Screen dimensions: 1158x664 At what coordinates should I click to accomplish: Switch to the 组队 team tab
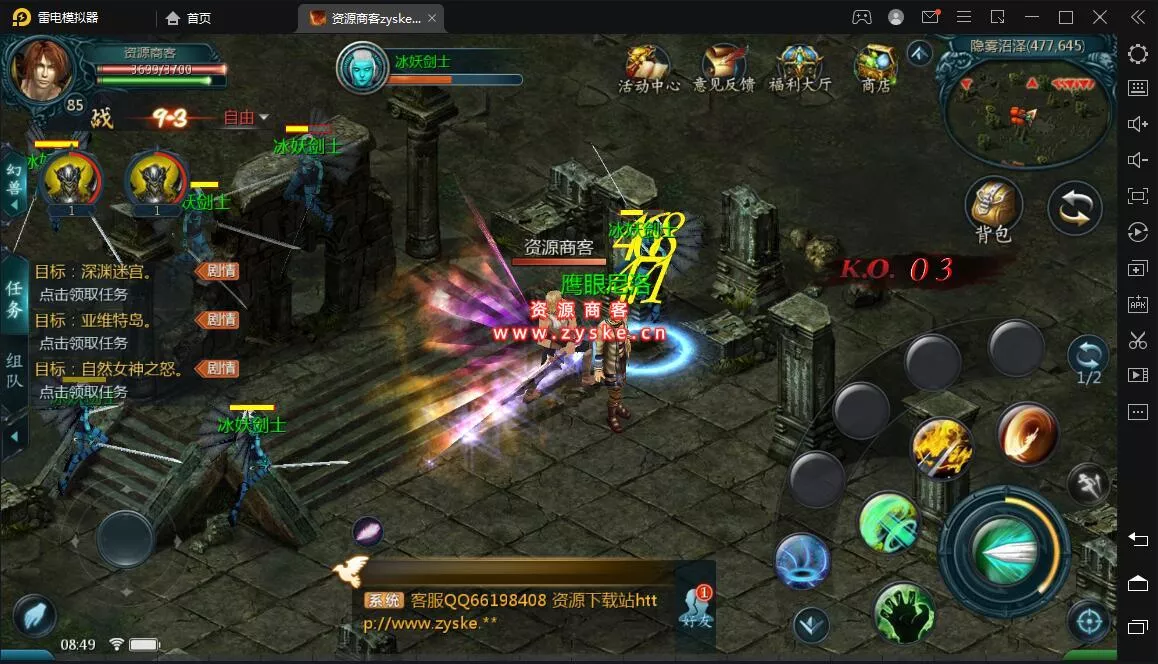coord(14,370)
